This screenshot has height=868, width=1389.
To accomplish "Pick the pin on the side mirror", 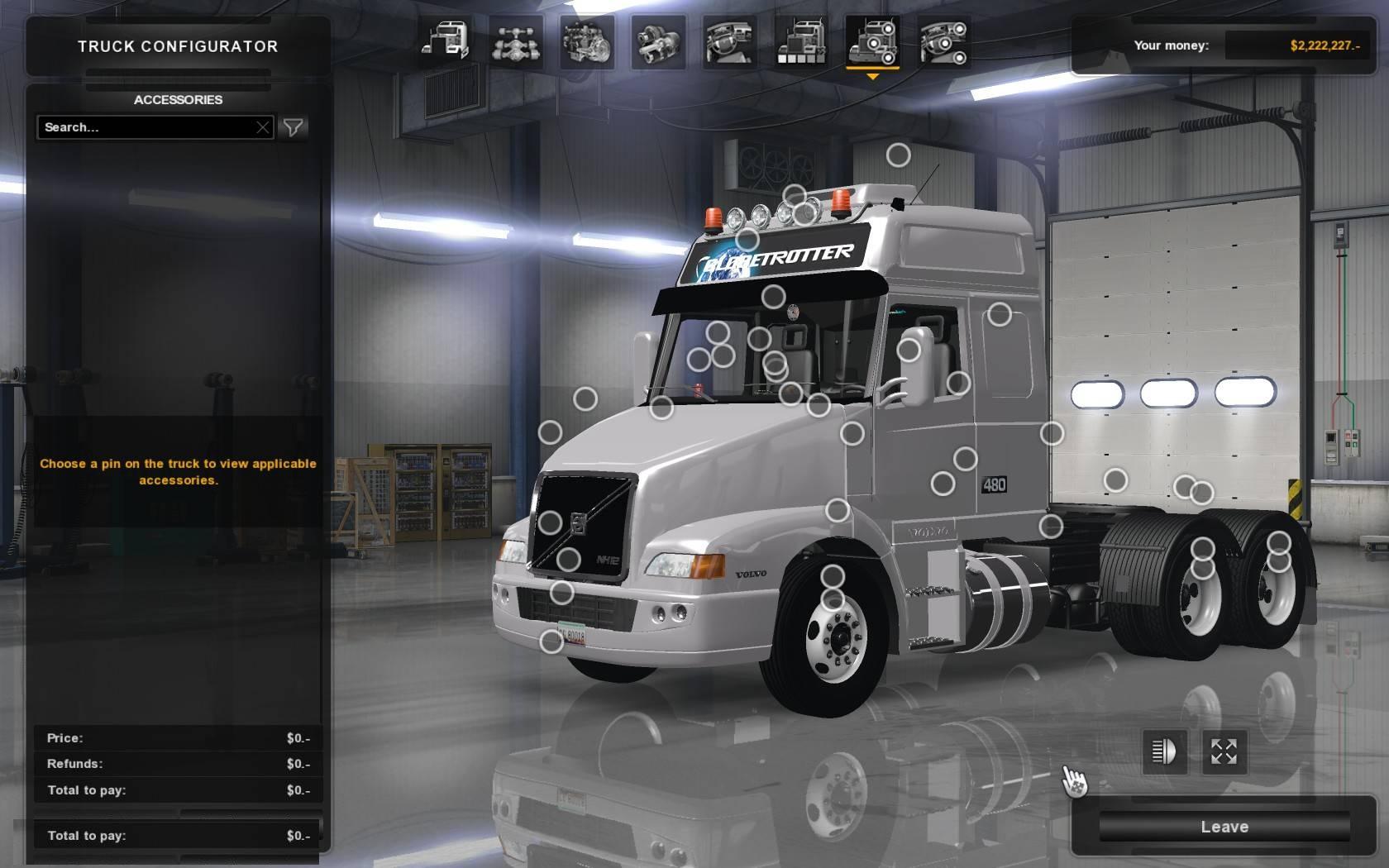I will coord(909,351).
